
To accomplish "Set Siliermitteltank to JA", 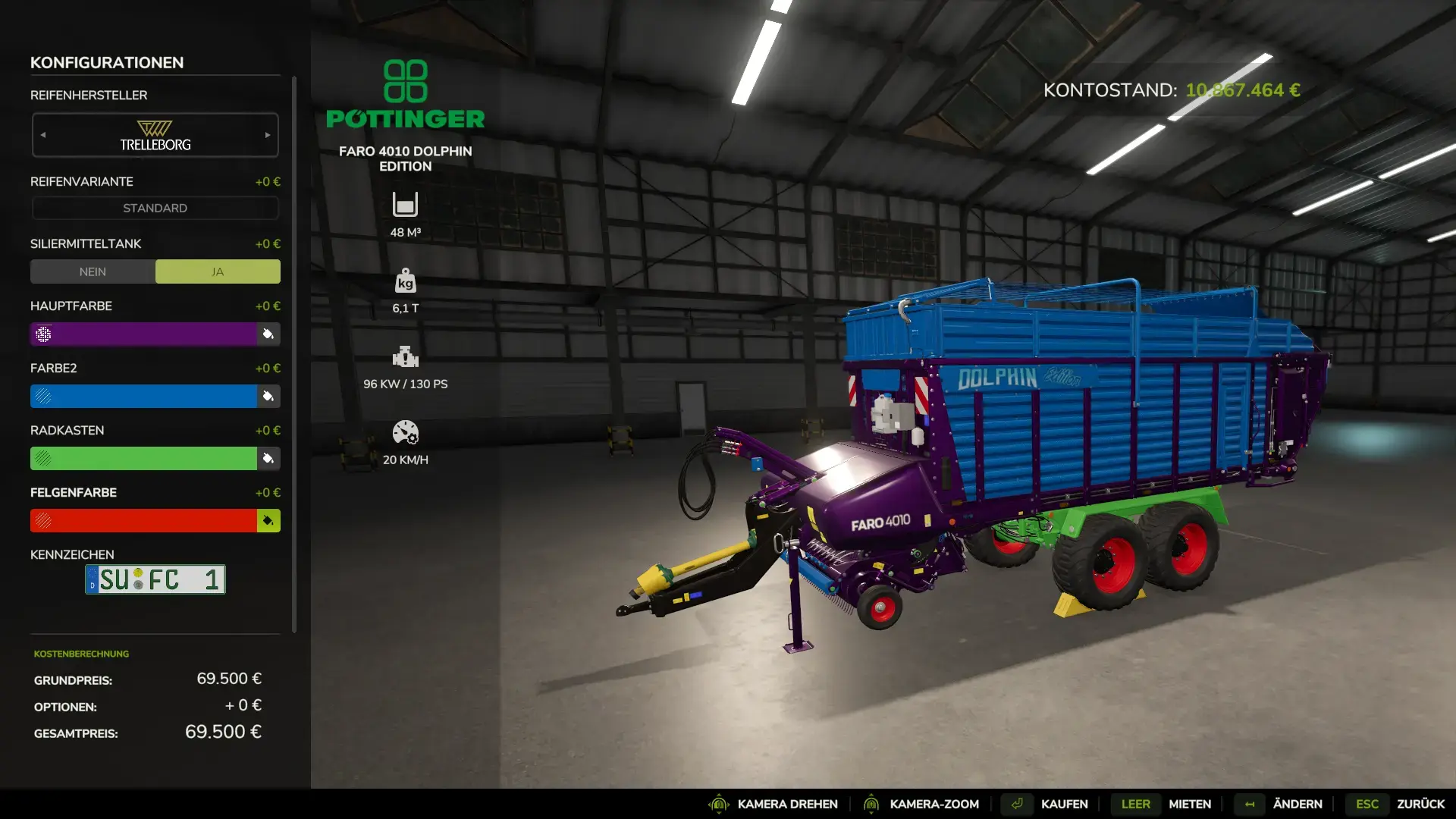I will point(218,271).
